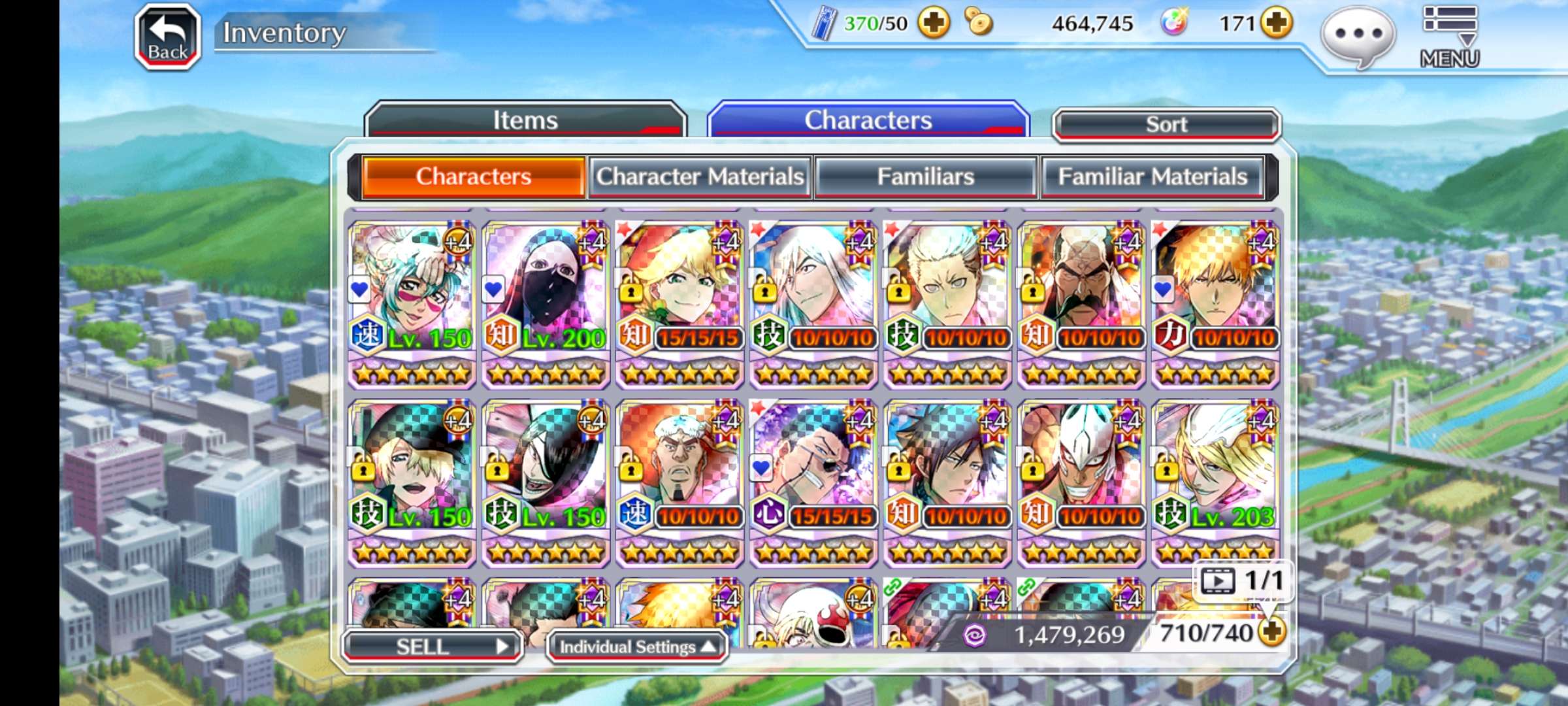Show the Familiars sub-tab
The width and height of the screenshot is (1568, 706).
(x=925, y=176)
